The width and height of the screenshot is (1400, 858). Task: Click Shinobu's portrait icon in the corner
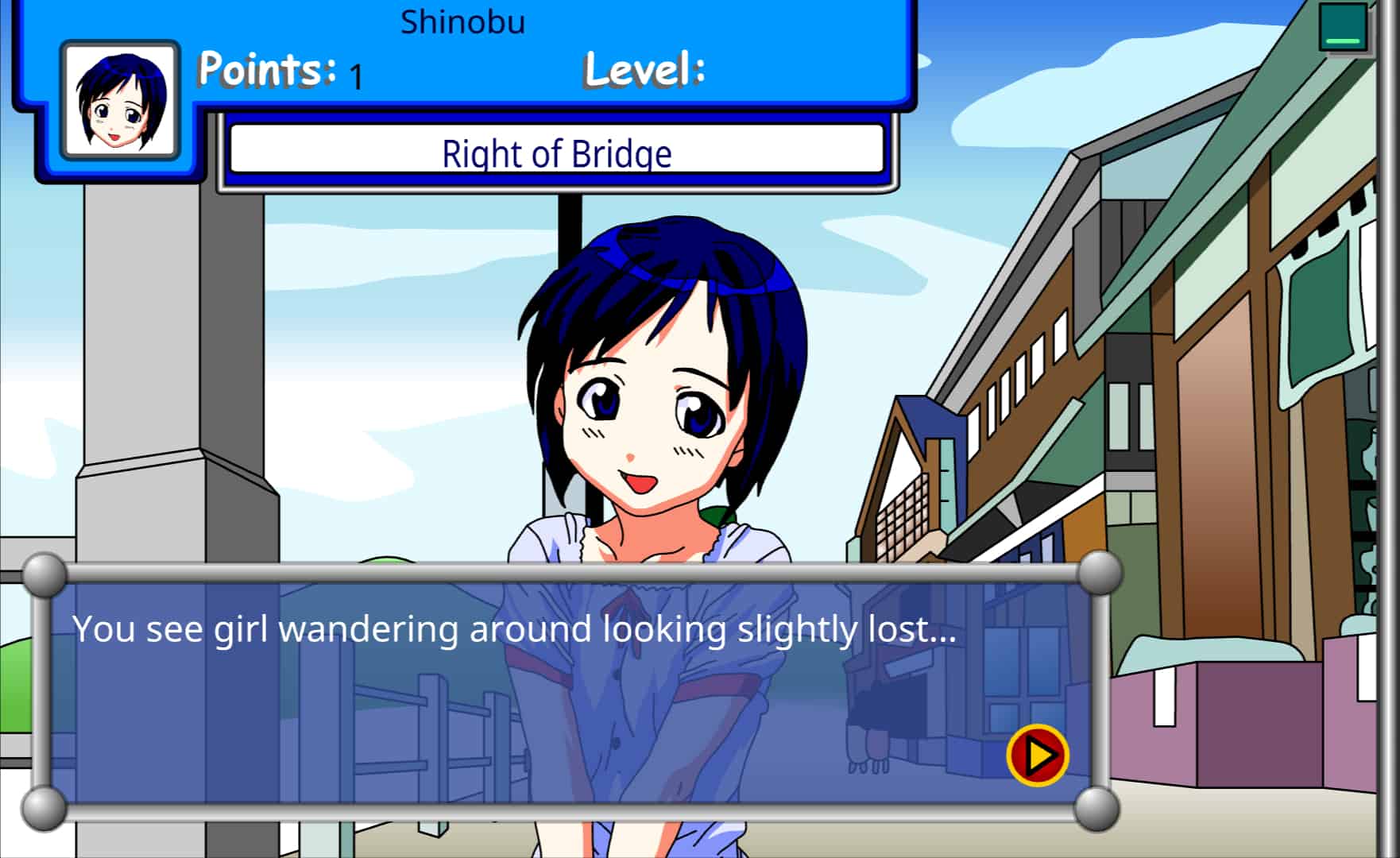pyautogui.click(x=119, y=99)
